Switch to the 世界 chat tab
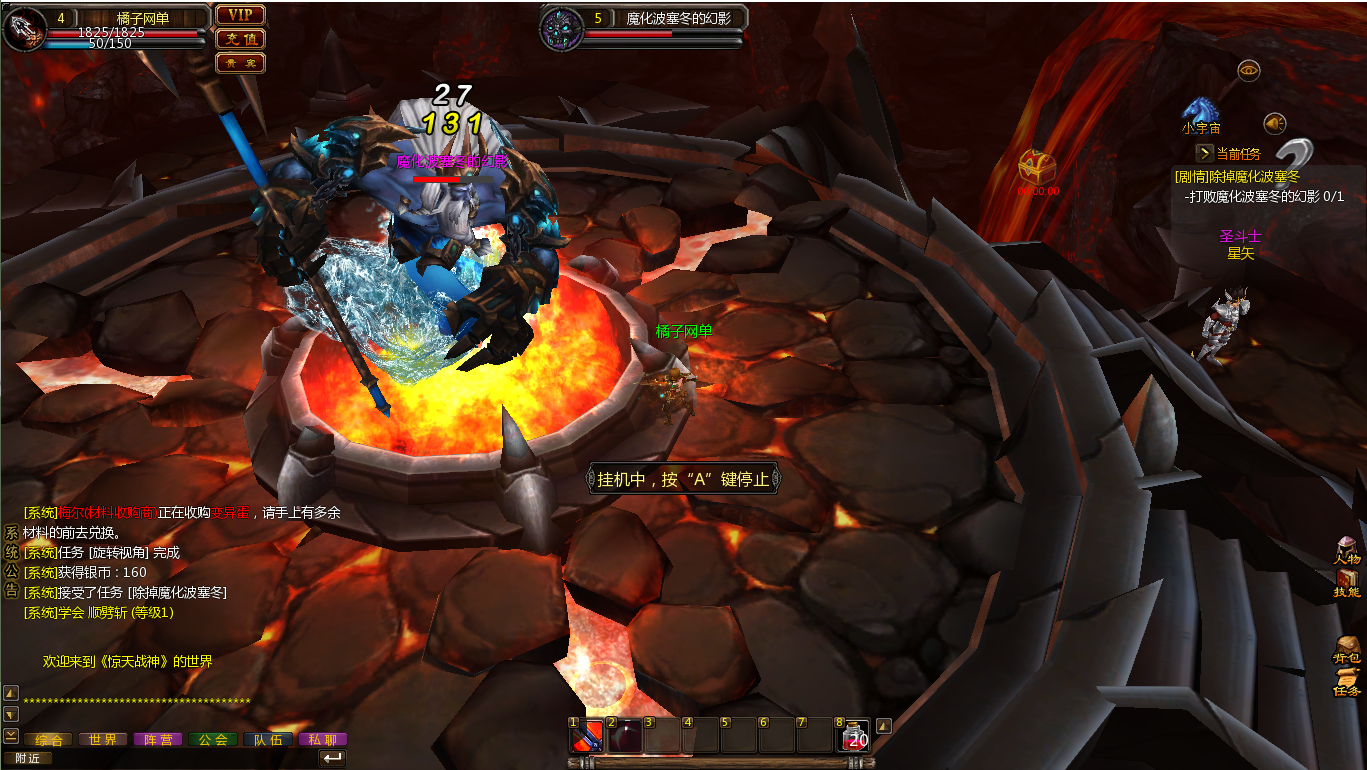 [103, 740]
